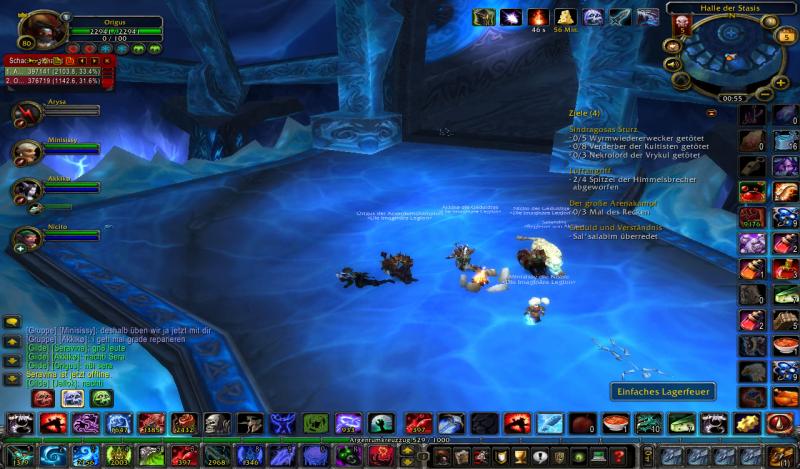The width and height of the screenshot is (800, 469).
Task: Click the gold pile buff with 56 Min.
Action: 565,17
